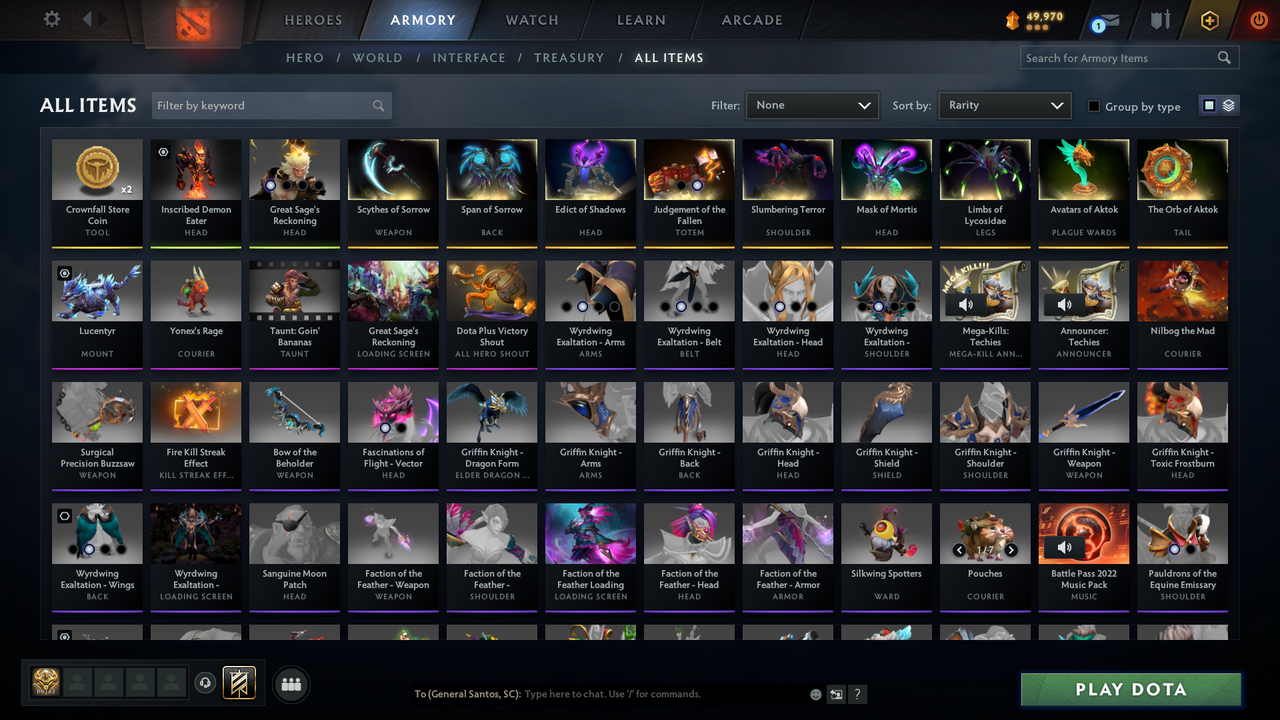Click the shield and sword loadout icon
Viewport: 1280px width, 720px height.
click(1160, 19)
